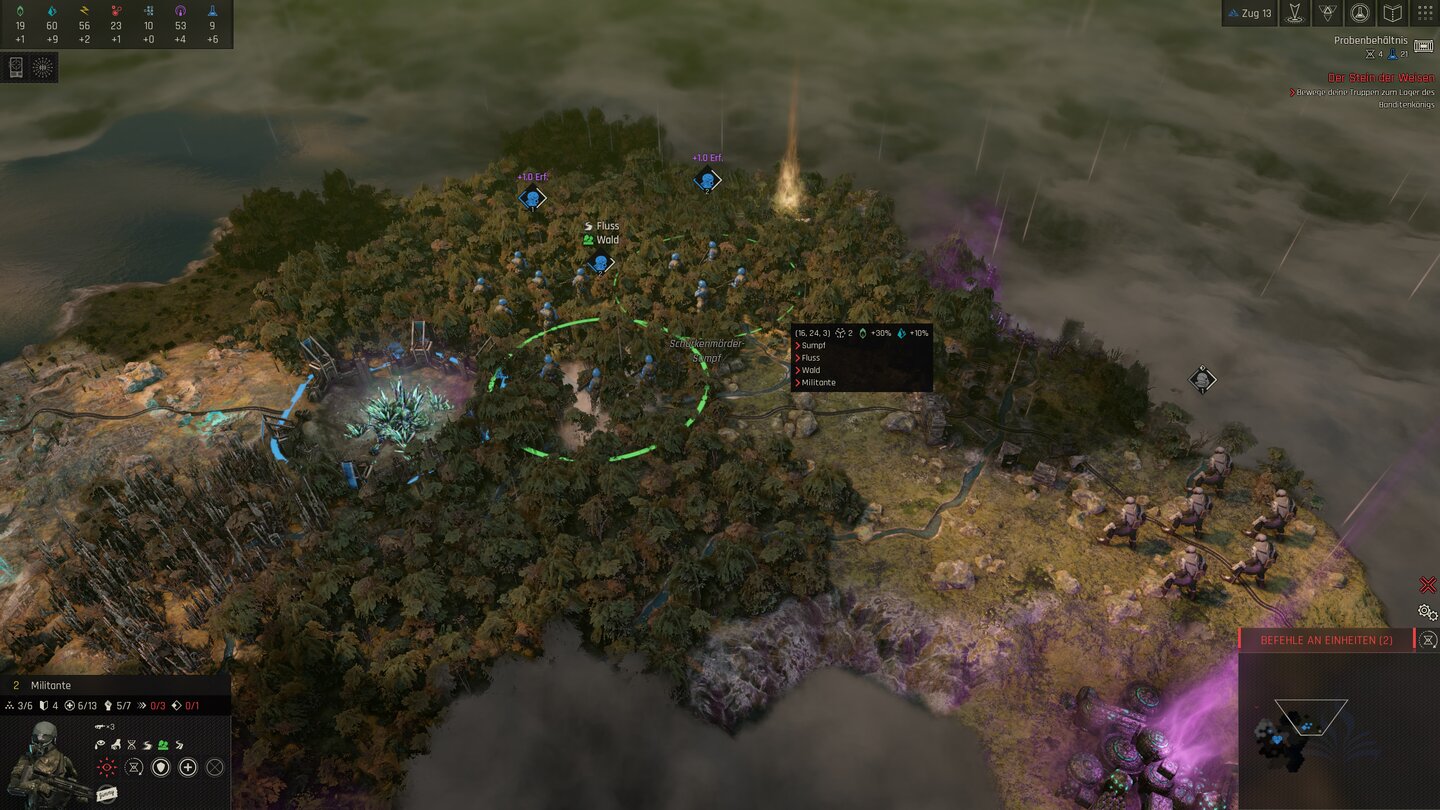Click the red crossed-swords icon
Viewport: 1440px width, 810px height.
[1427, 585]
